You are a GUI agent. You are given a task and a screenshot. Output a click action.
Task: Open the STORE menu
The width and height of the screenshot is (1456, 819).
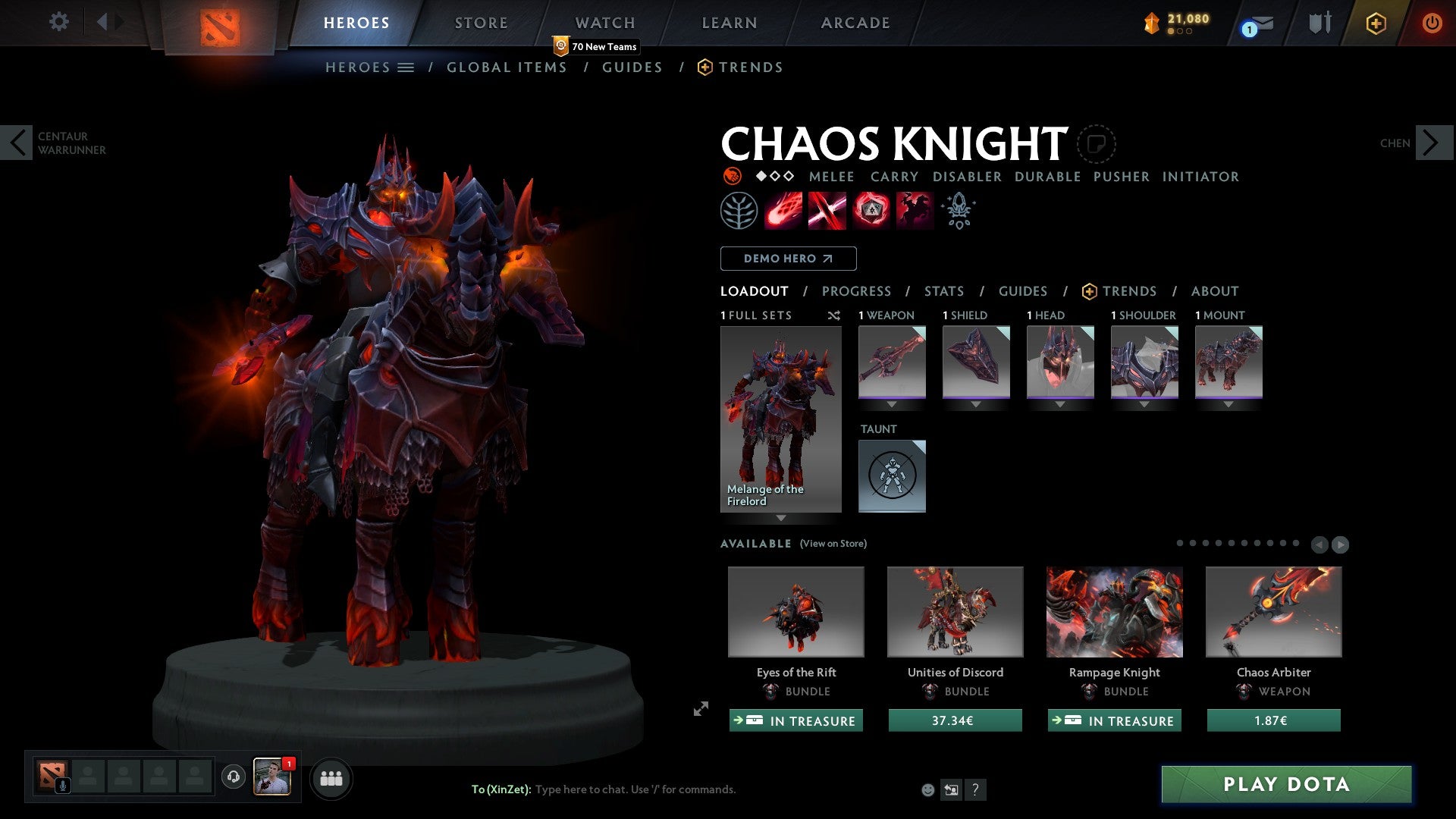coord(480,23)
